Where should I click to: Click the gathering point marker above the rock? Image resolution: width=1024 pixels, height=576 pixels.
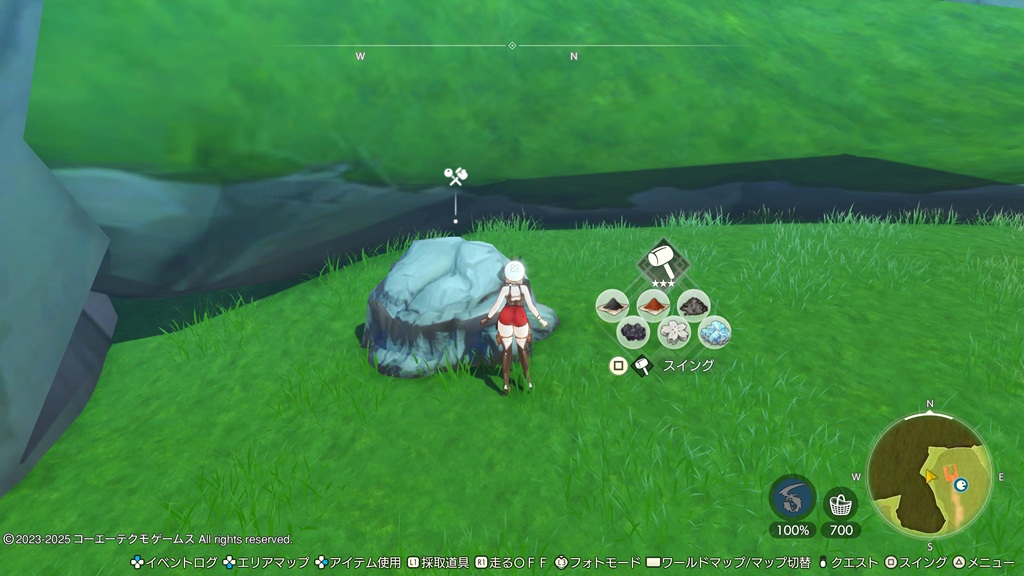456,178
